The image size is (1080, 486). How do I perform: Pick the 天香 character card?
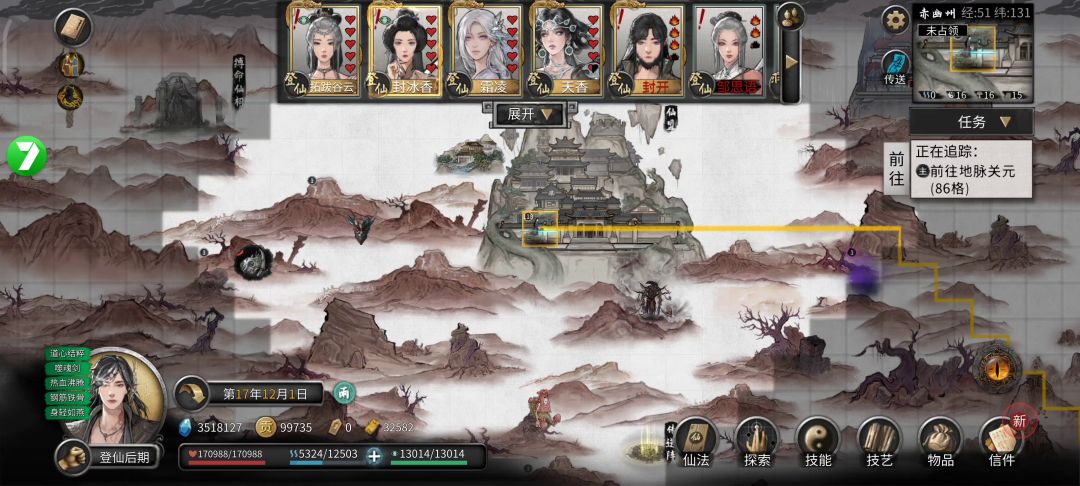click(567, 50)
